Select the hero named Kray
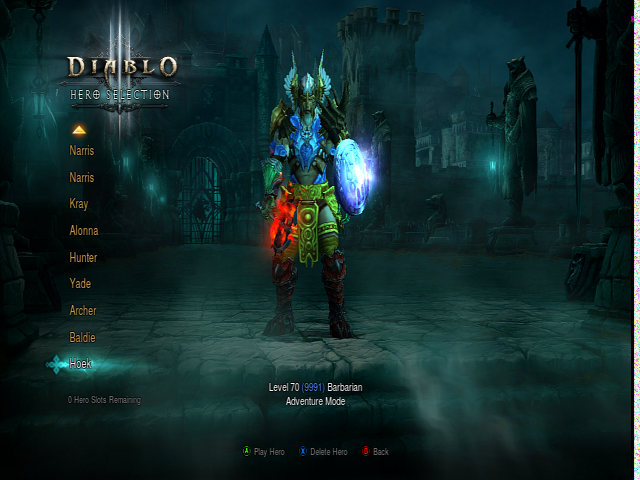 [x=79, y=204]
